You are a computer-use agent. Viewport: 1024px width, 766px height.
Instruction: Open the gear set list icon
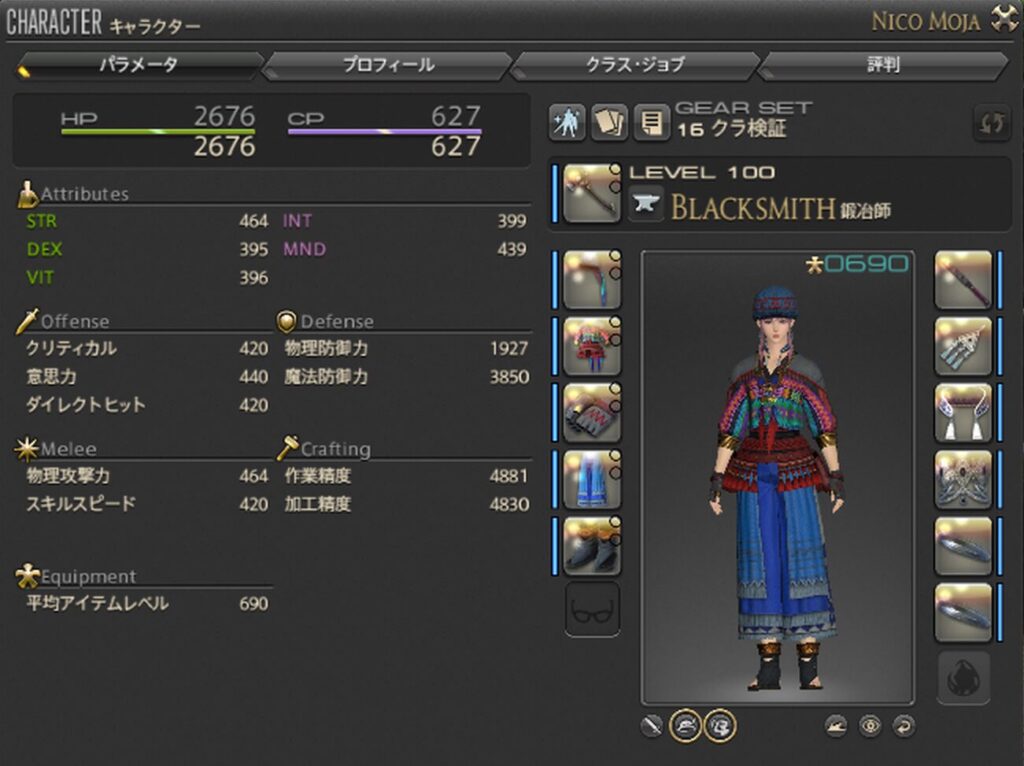coord(651,123)
